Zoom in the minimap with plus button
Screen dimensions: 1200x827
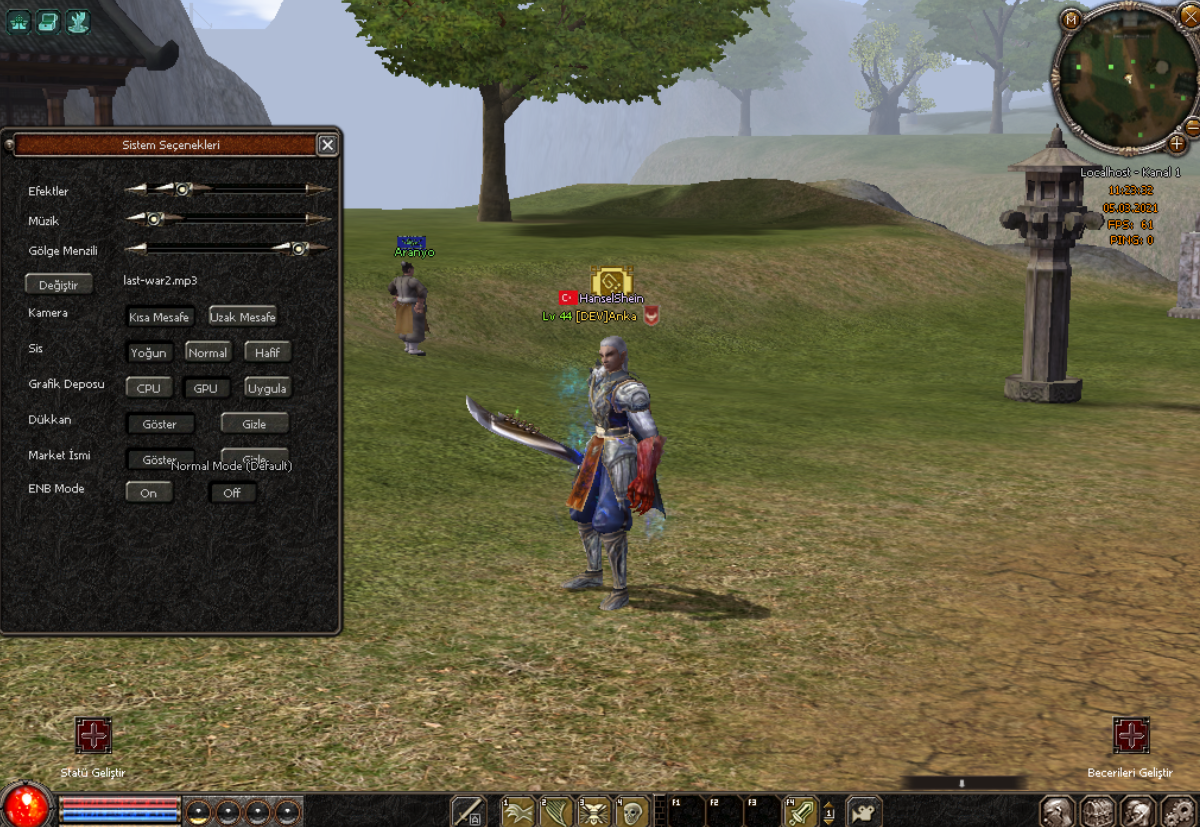click(x=1177, y=144)
